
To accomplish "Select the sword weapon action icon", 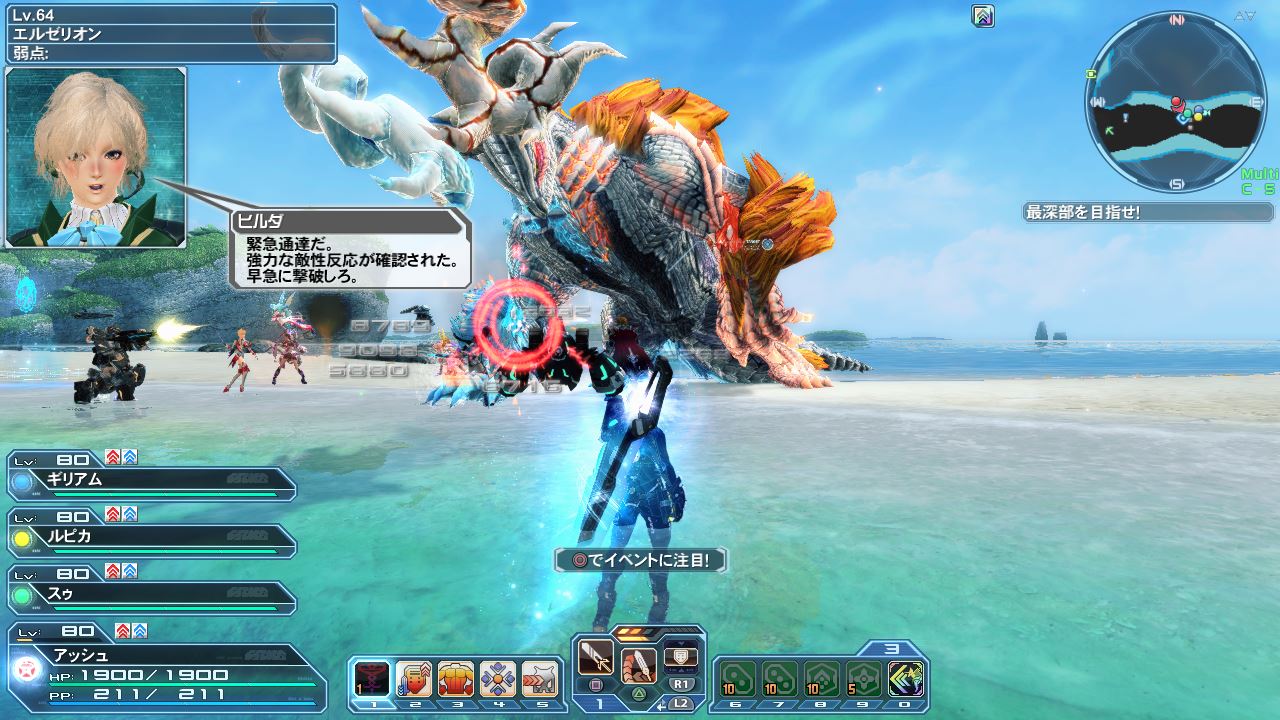I will [596, 658].
